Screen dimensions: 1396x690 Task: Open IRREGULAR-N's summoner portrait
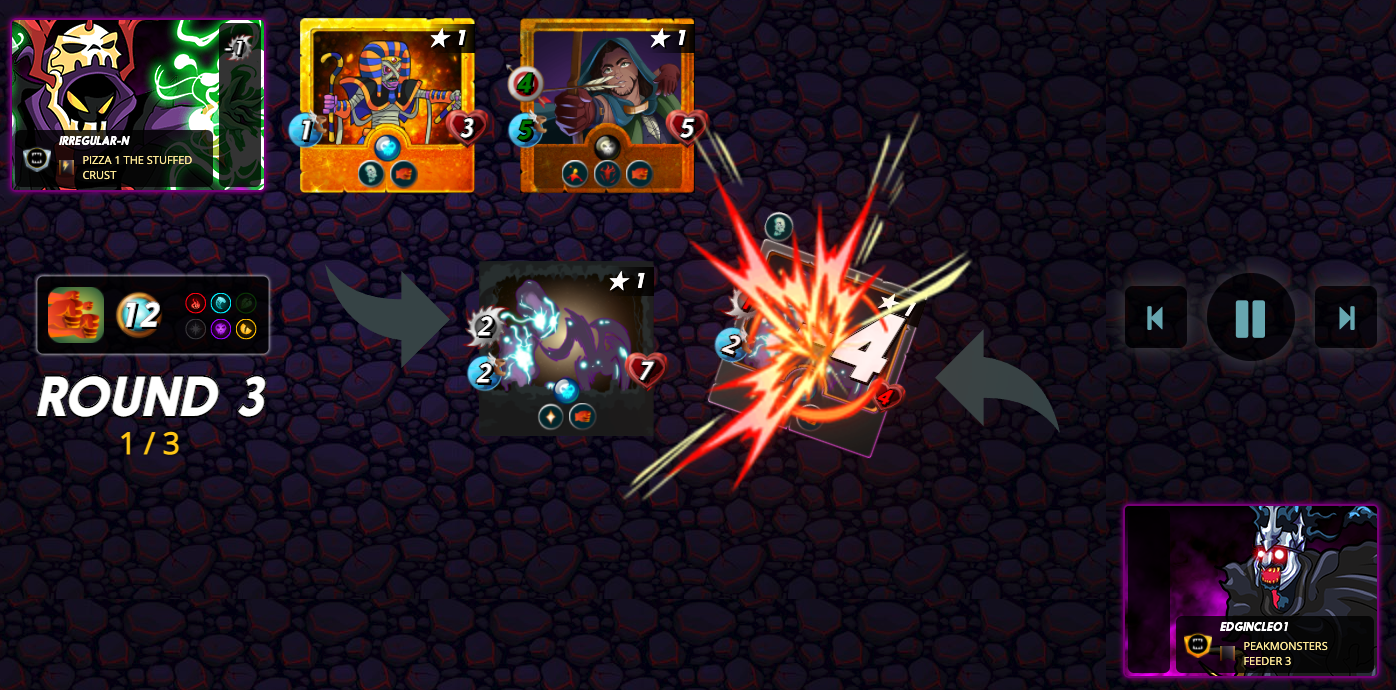[137, 103]
